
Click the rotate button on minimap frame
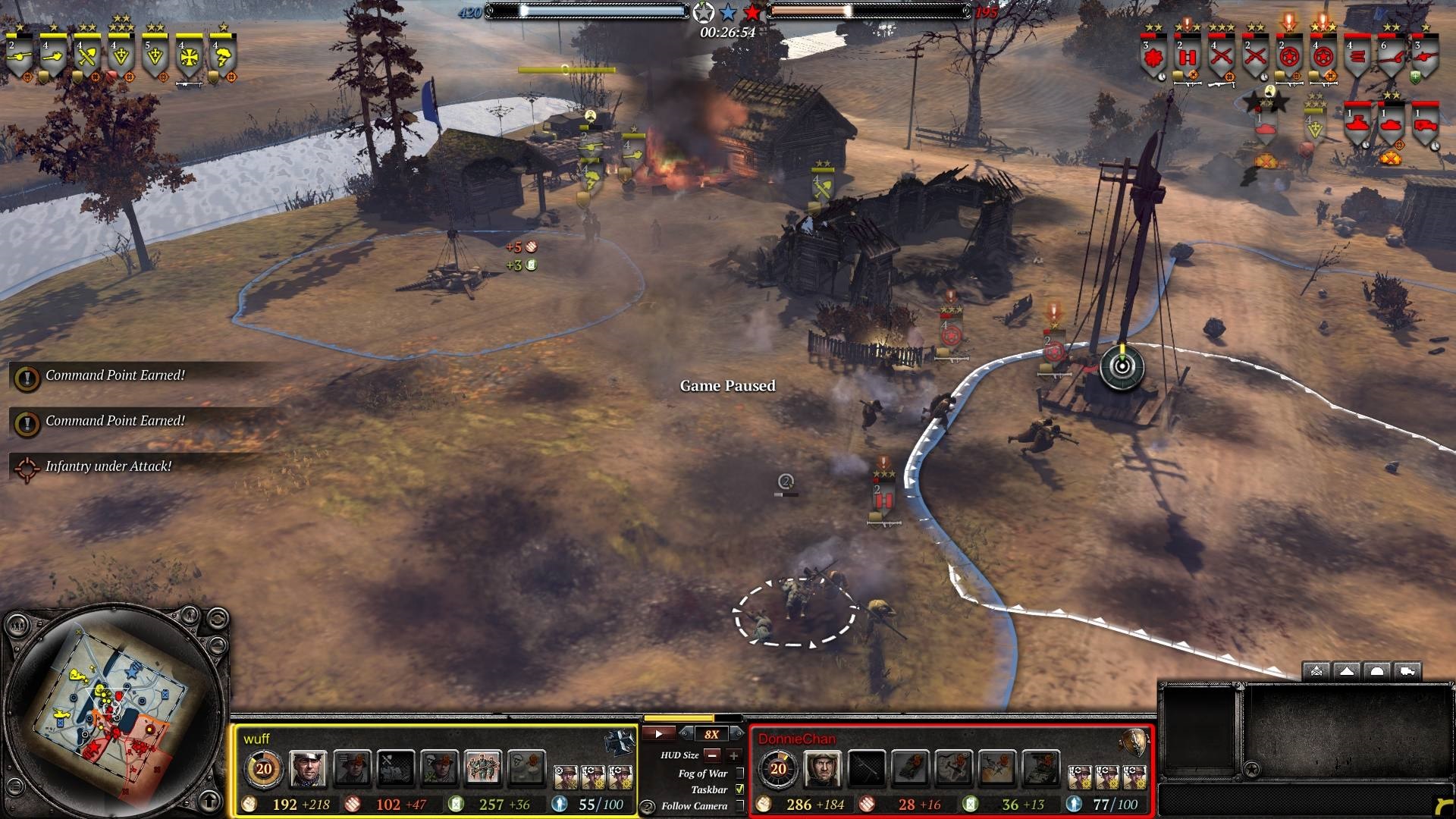217,619
